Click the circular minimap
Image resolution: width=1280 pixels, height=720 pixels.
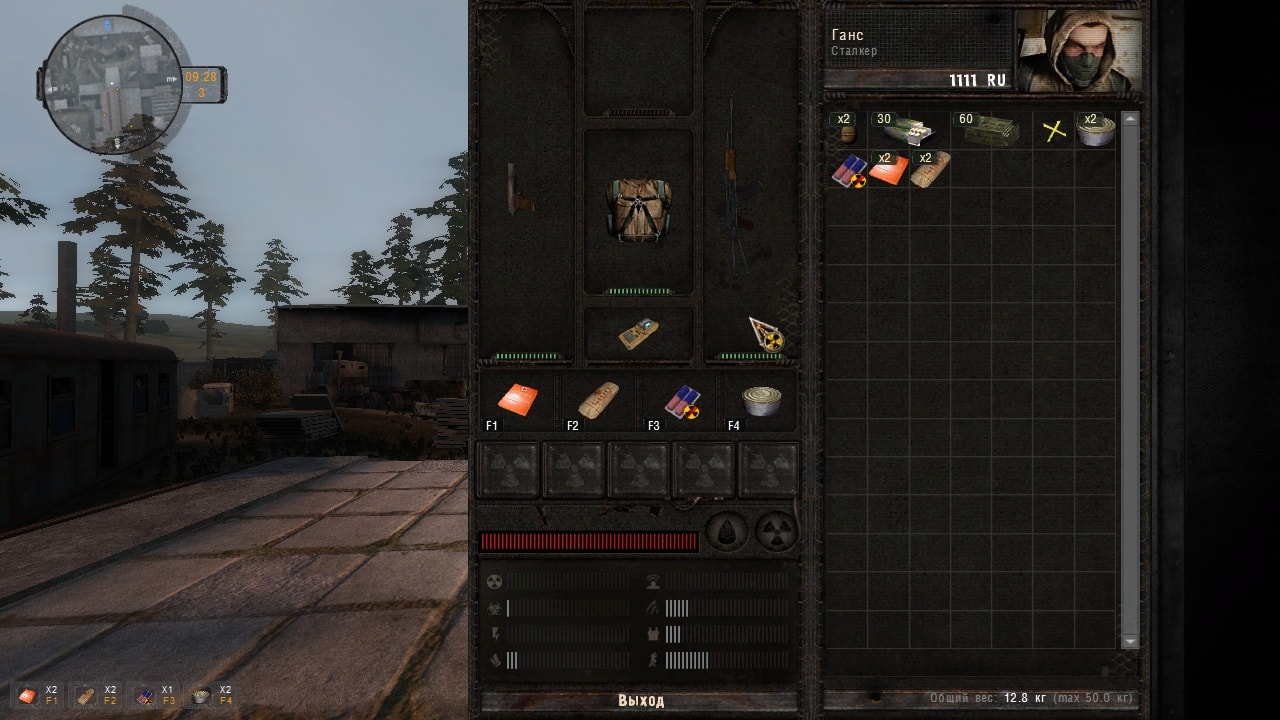click(x=113, y=85)
